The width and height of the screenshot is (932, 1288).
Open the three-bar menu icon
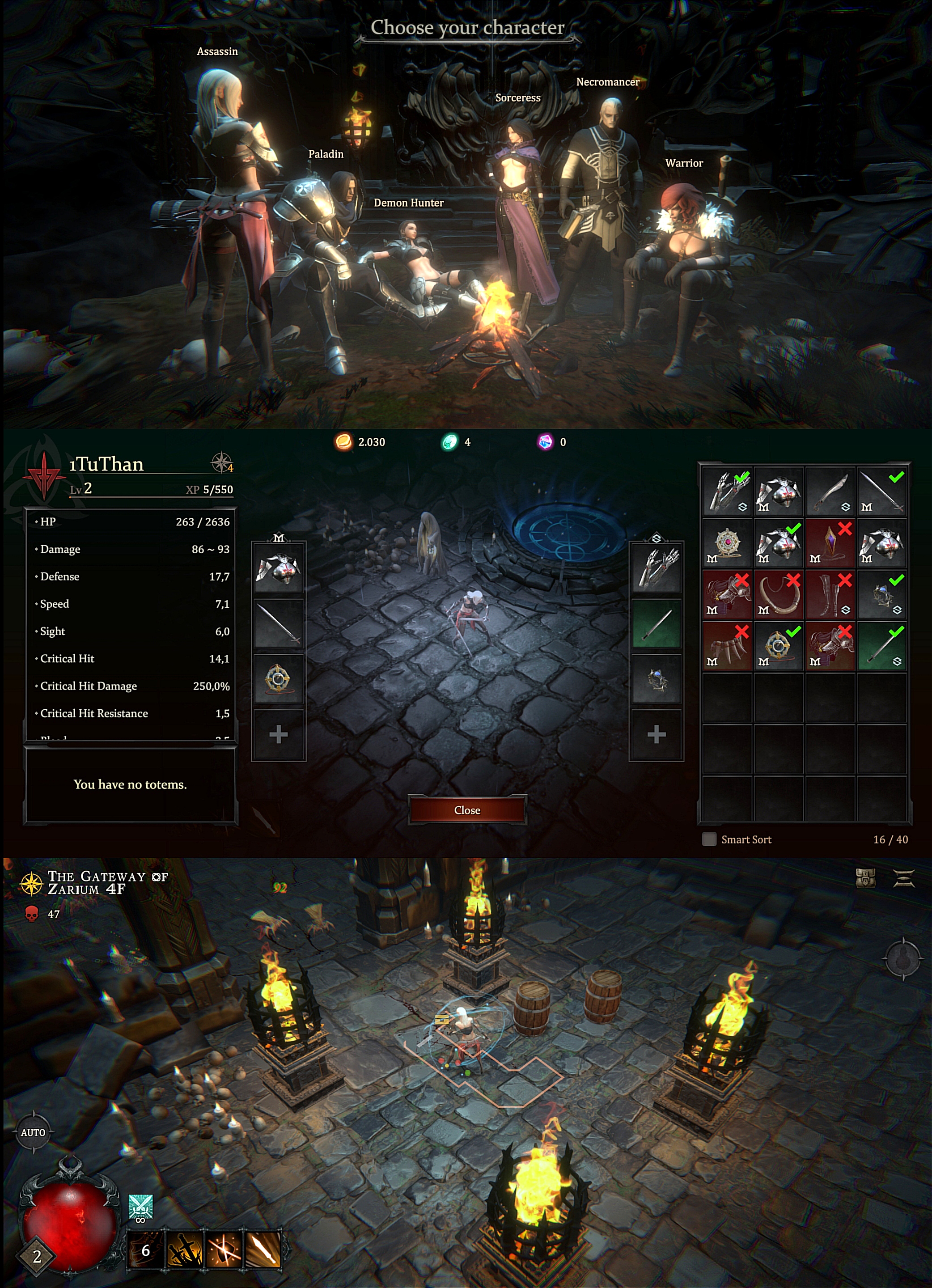pos(904,878)
